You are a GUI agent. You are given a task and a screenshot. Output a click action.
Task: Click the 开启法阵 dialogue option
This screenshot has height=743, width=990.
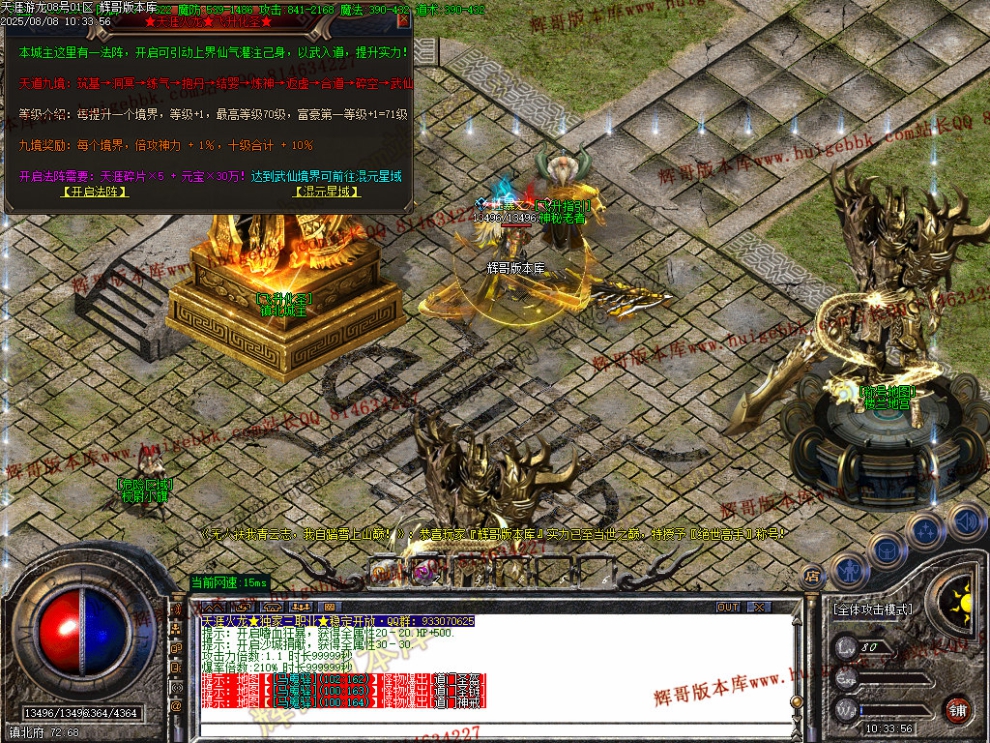[x=95, y=192]
